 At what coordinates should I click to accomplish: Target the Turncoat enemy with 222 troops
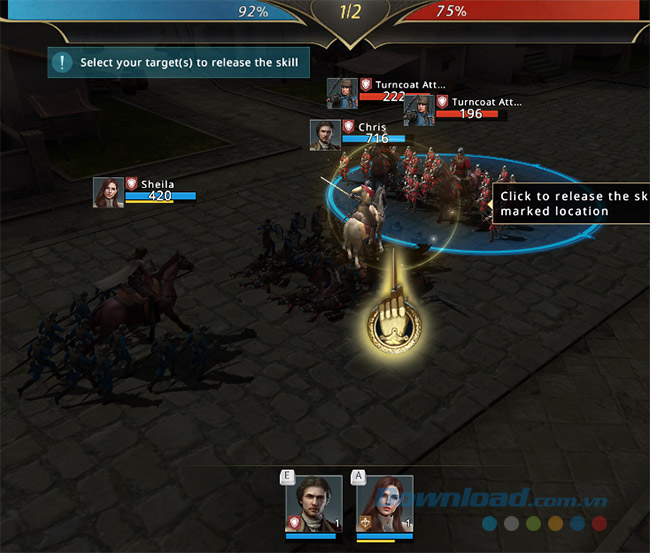click(x=343, y=93)
